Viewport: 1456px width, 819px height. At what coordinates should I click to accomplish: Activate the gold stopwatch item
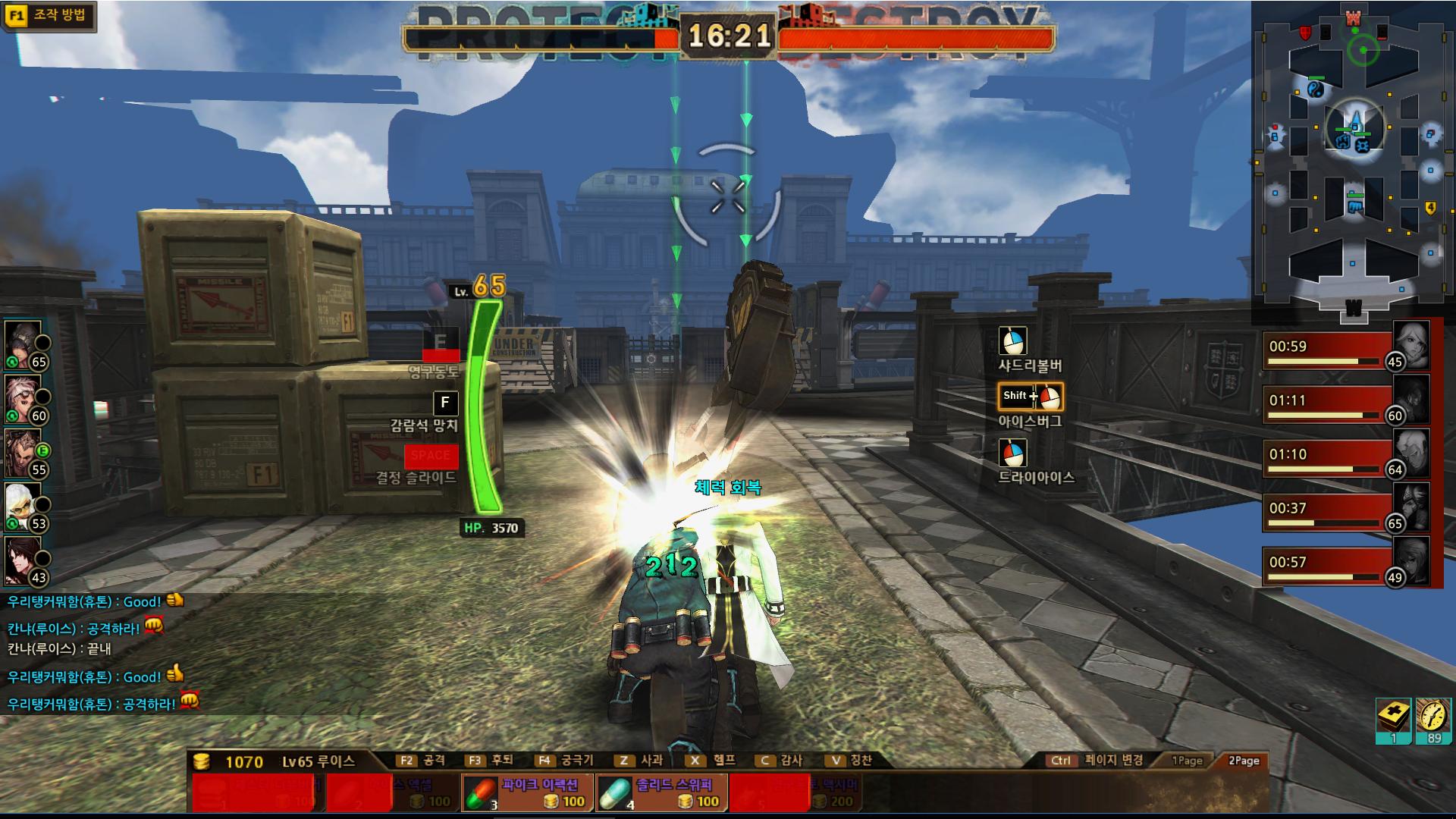click(1433, 718)
